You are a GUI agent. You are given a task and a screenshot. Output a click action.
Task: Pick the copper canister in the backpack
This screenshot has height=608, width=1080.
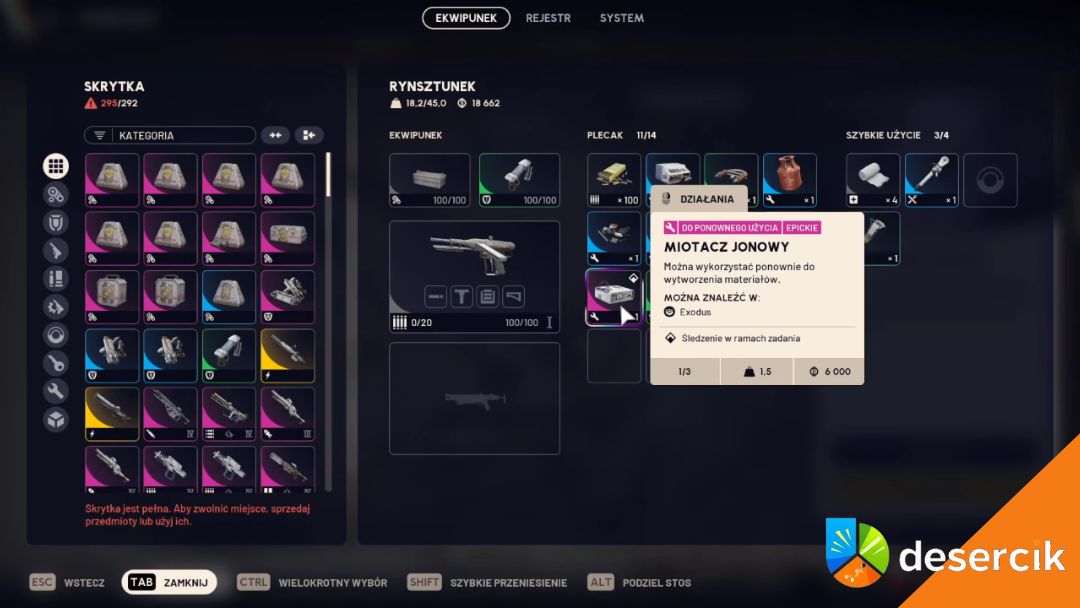click(x=789, y=180)
